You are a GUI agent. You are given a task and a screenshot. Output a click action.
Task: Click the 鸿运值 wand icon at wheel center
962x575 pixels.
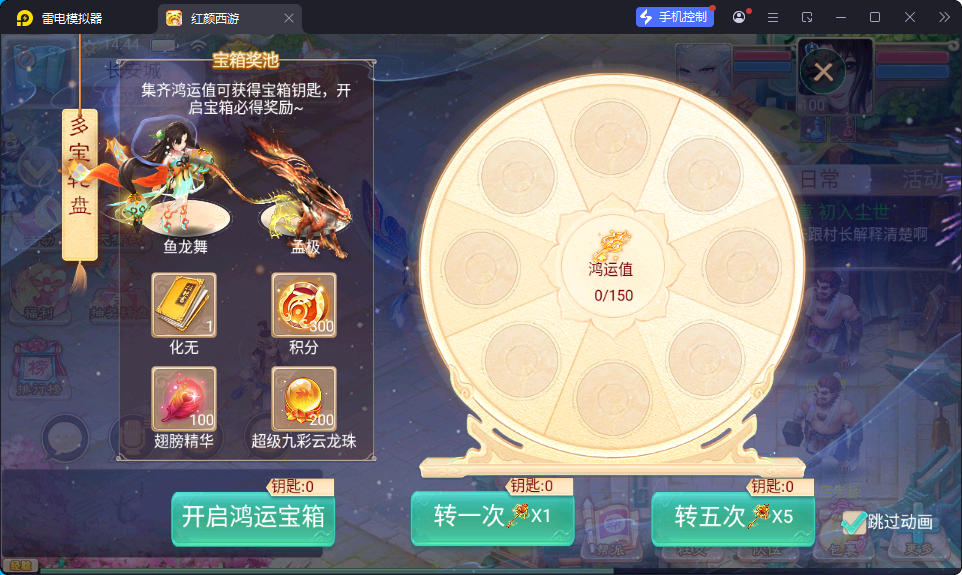[610, 243]
